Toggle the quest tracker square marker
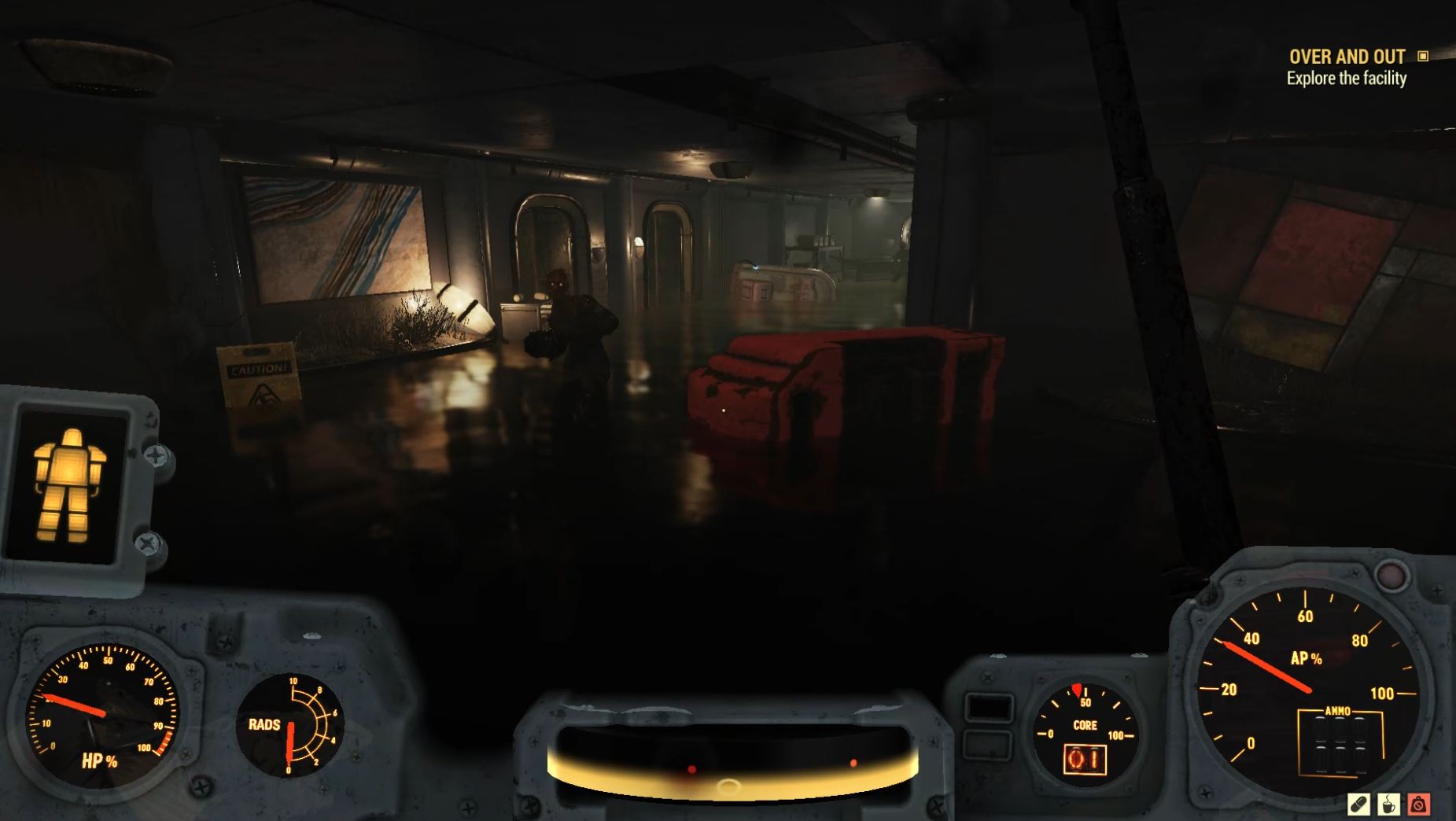This screenshot has width=1456, height=821. pyautogui.click(x=1423, y=57)
